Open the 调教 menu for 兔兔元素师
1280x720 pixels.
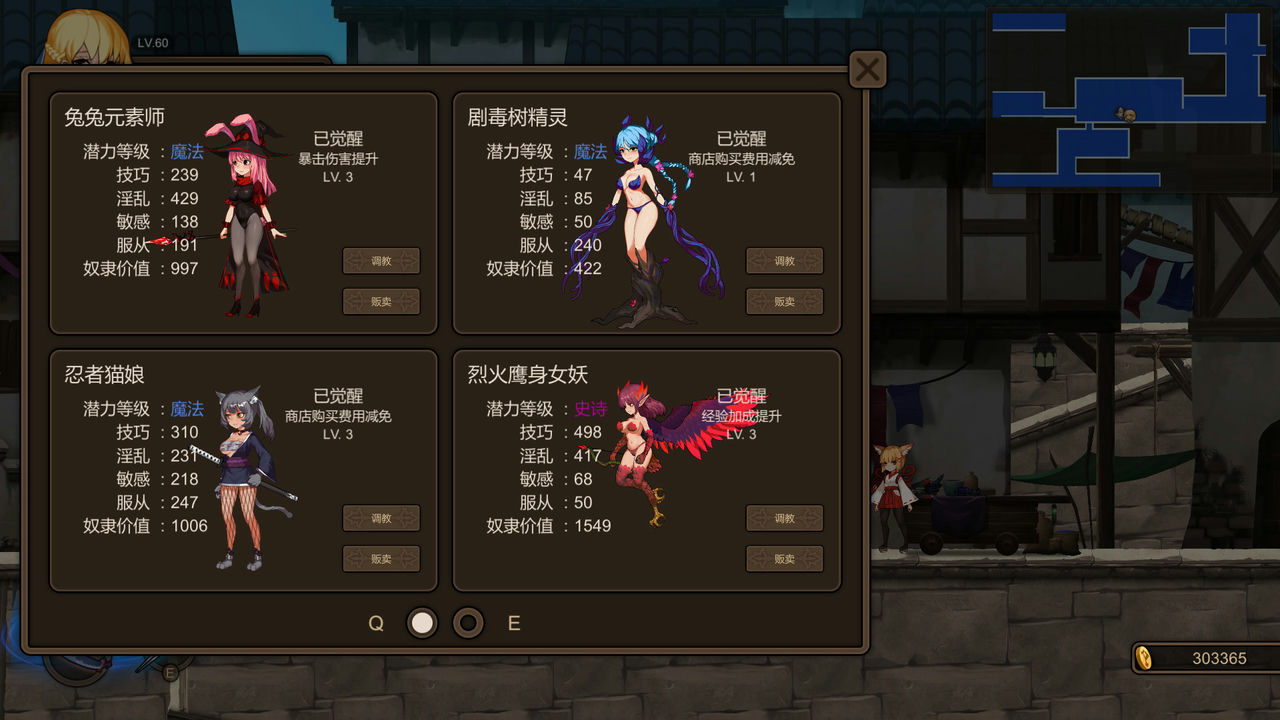[381, 260]
